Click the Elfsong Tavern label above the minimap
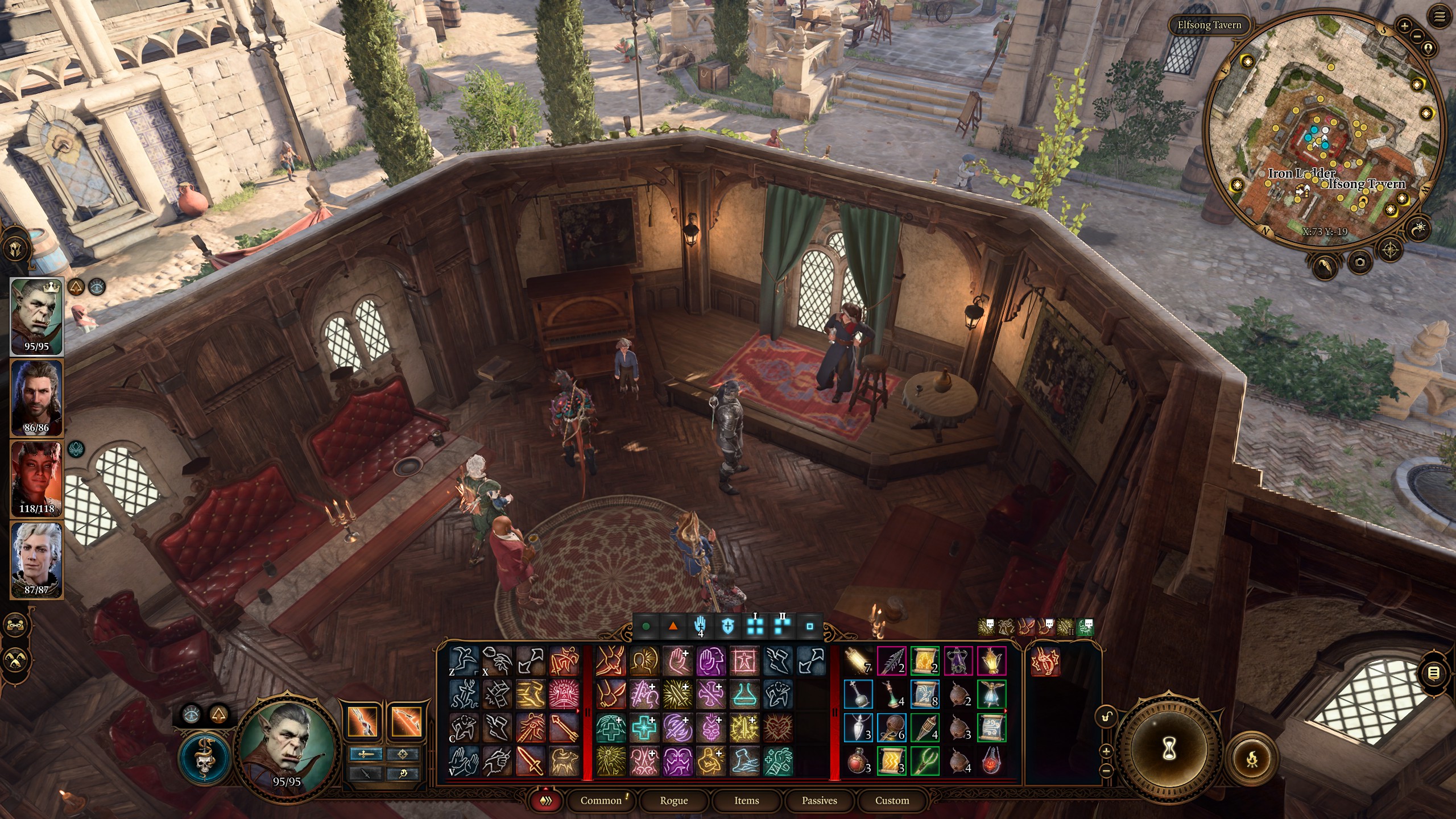1456x819 pixels. (1209, 25)
